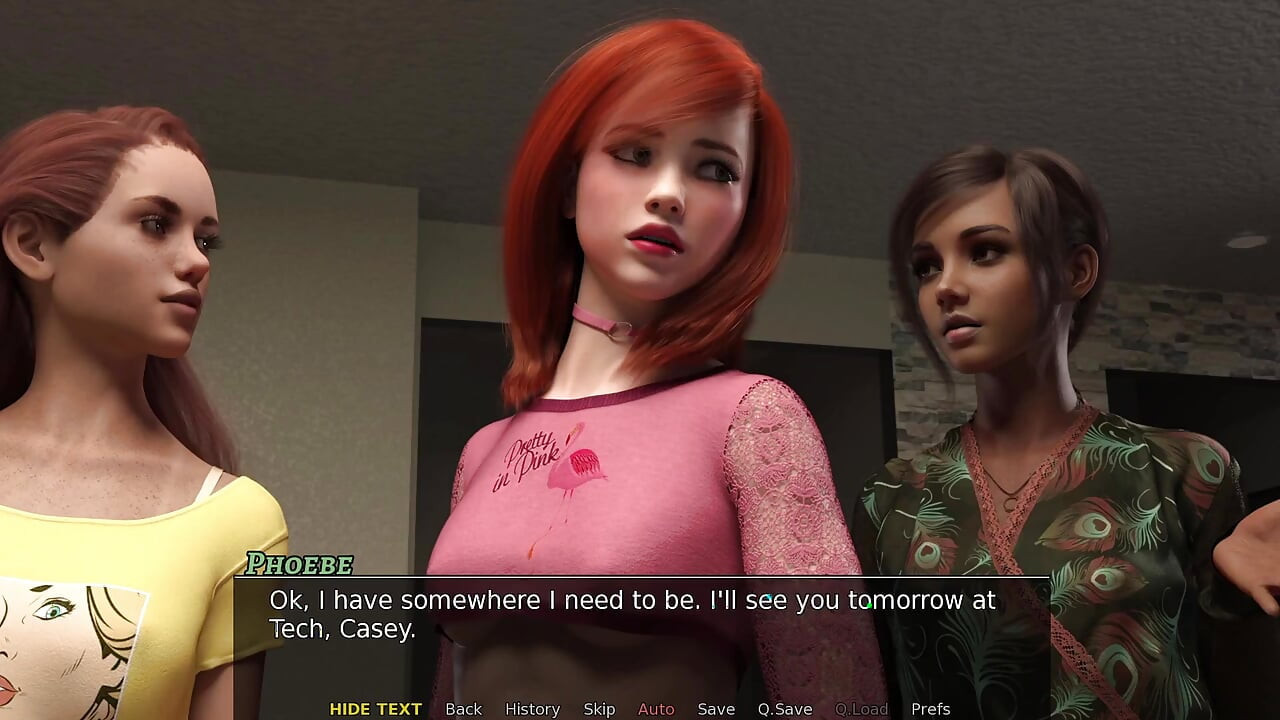Open the Save game menu
Screen dimensions: 1280x720
point(716,709)
